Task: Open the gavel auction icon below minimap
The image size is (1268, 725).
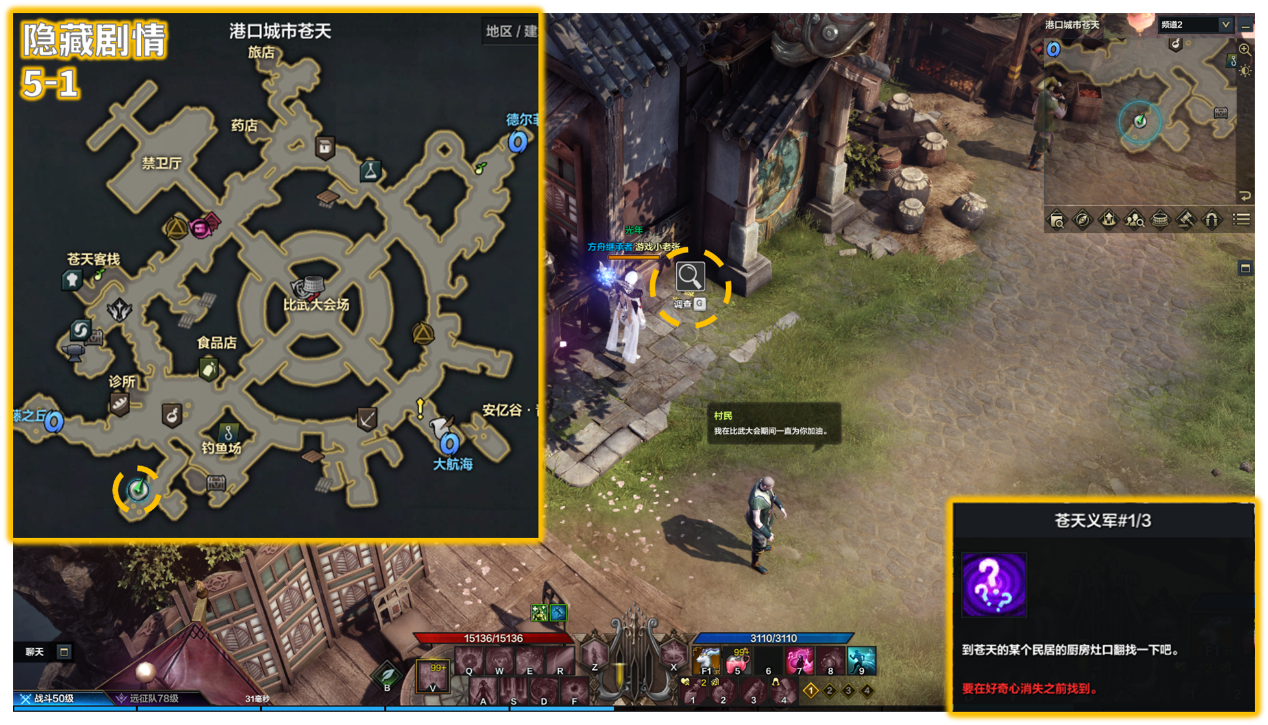Action: click(1186, 219)
